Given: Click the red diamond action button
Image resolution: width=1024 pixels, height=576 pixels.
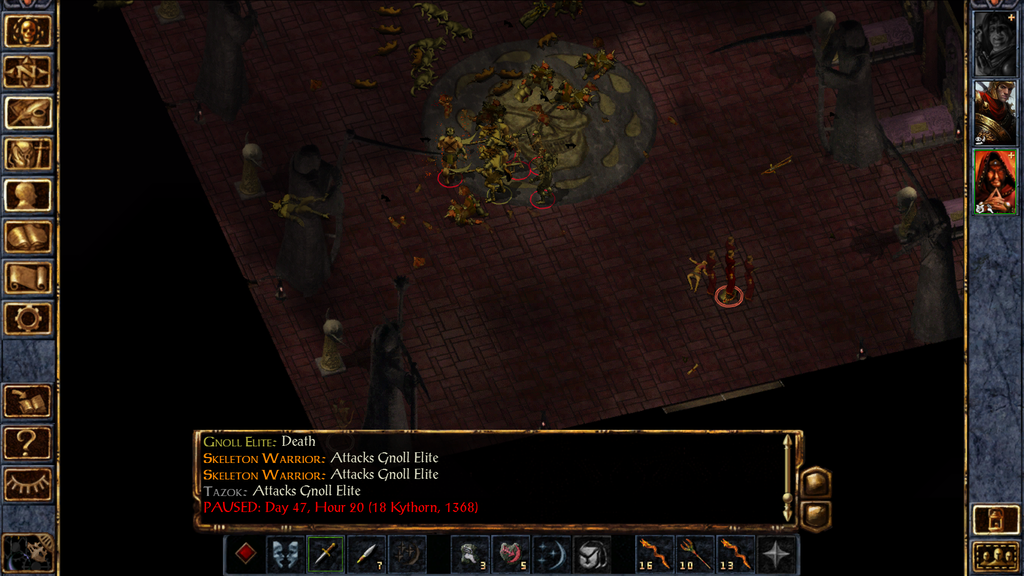Looking at the screenshot, I should (244, 554).
